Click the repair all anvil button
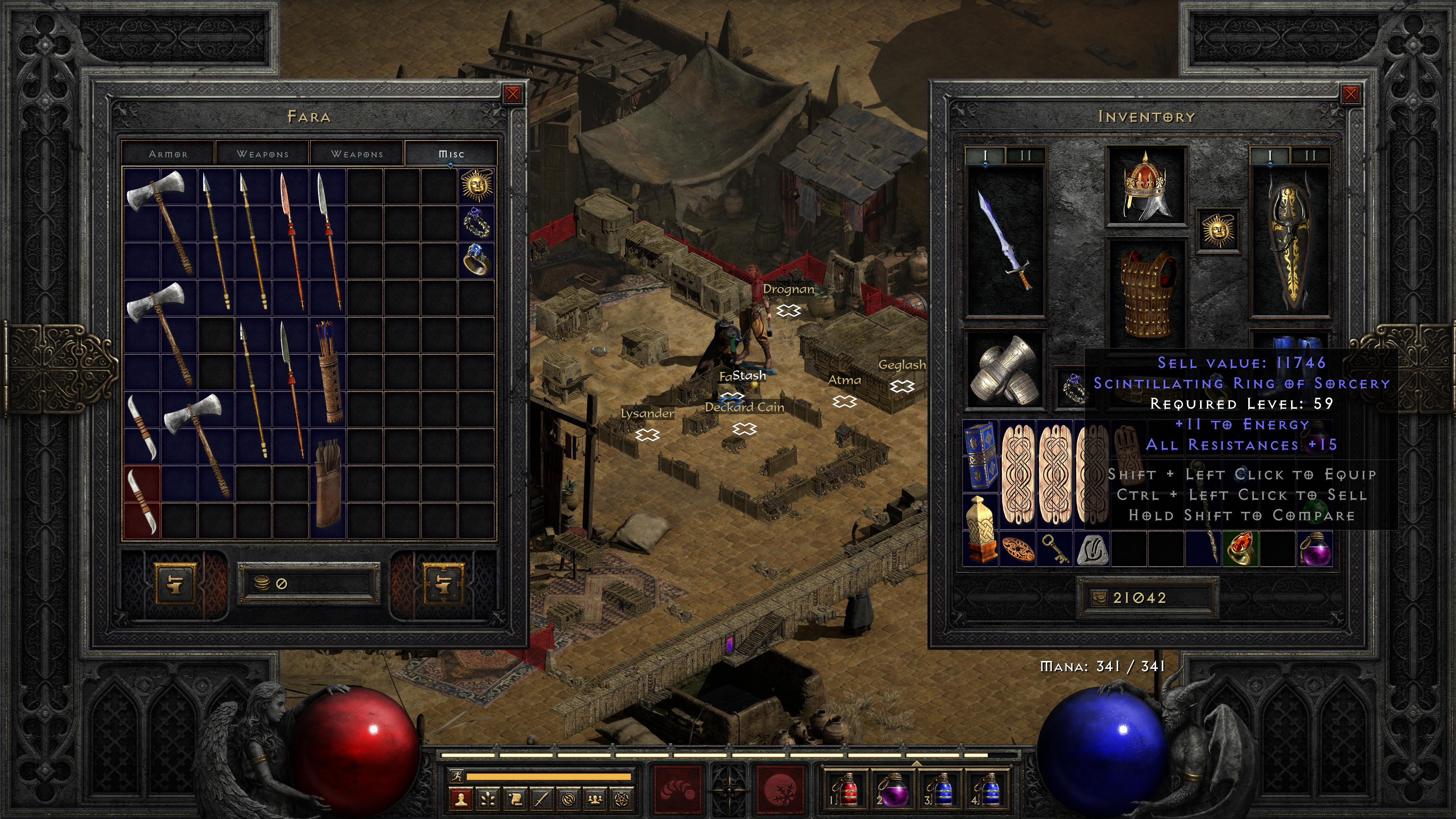1456x819 pixels. (444, 583)
